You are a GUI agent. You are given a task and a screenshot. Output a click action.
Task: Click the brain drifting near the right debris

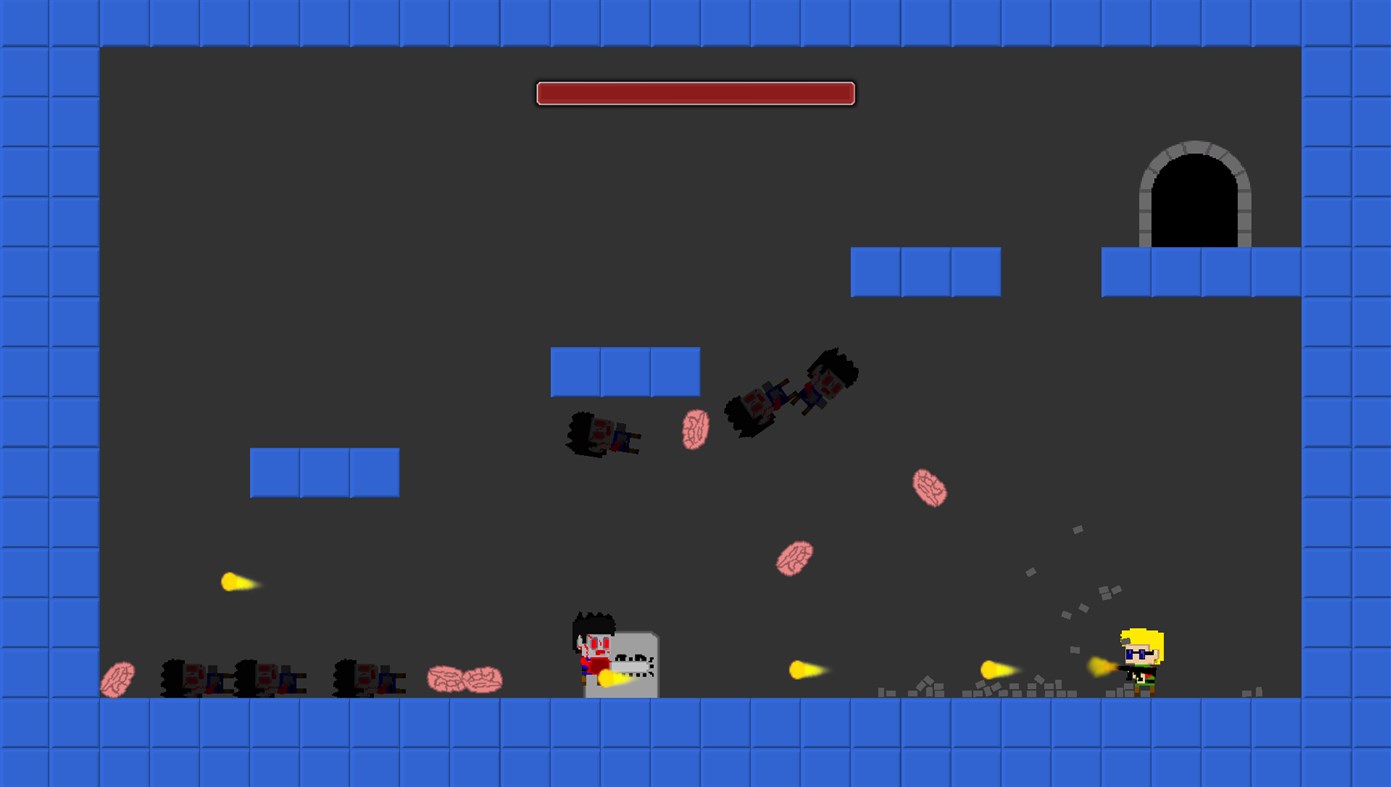(929, 489)
